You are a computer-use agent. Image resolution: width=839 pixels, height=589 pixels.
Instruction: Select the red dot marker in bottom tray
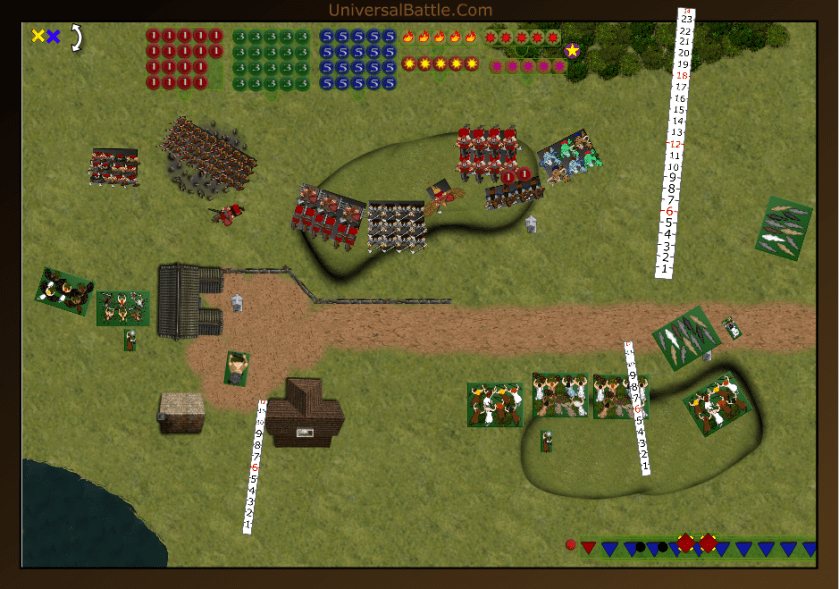tap(570, 545)
